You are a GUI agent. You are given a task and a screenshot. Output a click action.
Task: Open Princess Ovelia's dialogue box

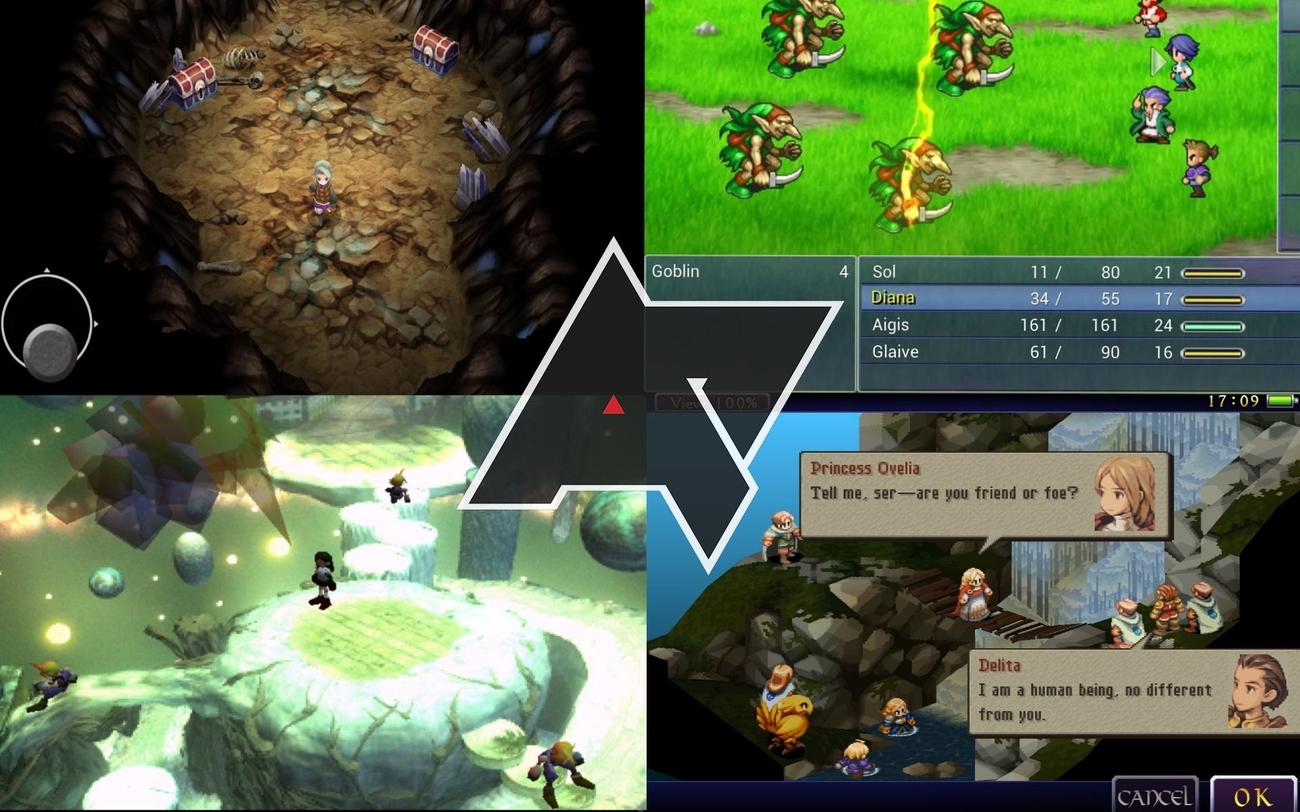point(985,495)
